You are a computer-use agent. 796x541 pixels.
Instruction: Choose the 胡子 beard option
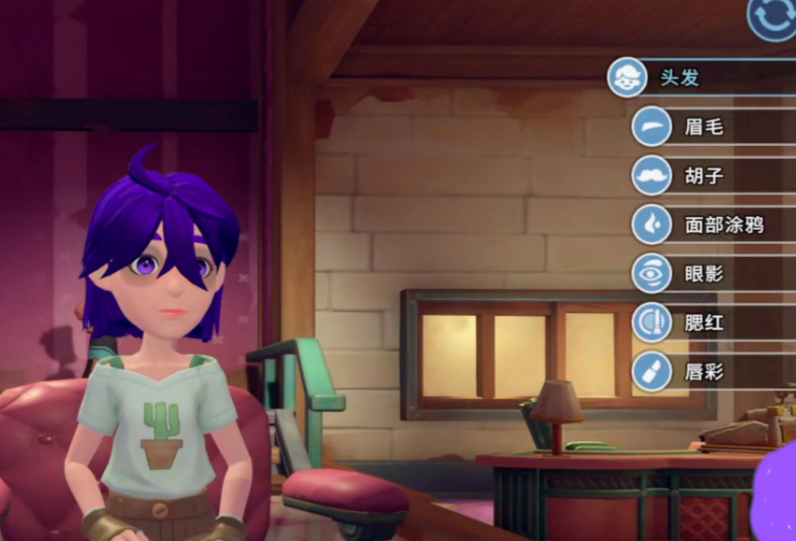[x=703, y=176]
